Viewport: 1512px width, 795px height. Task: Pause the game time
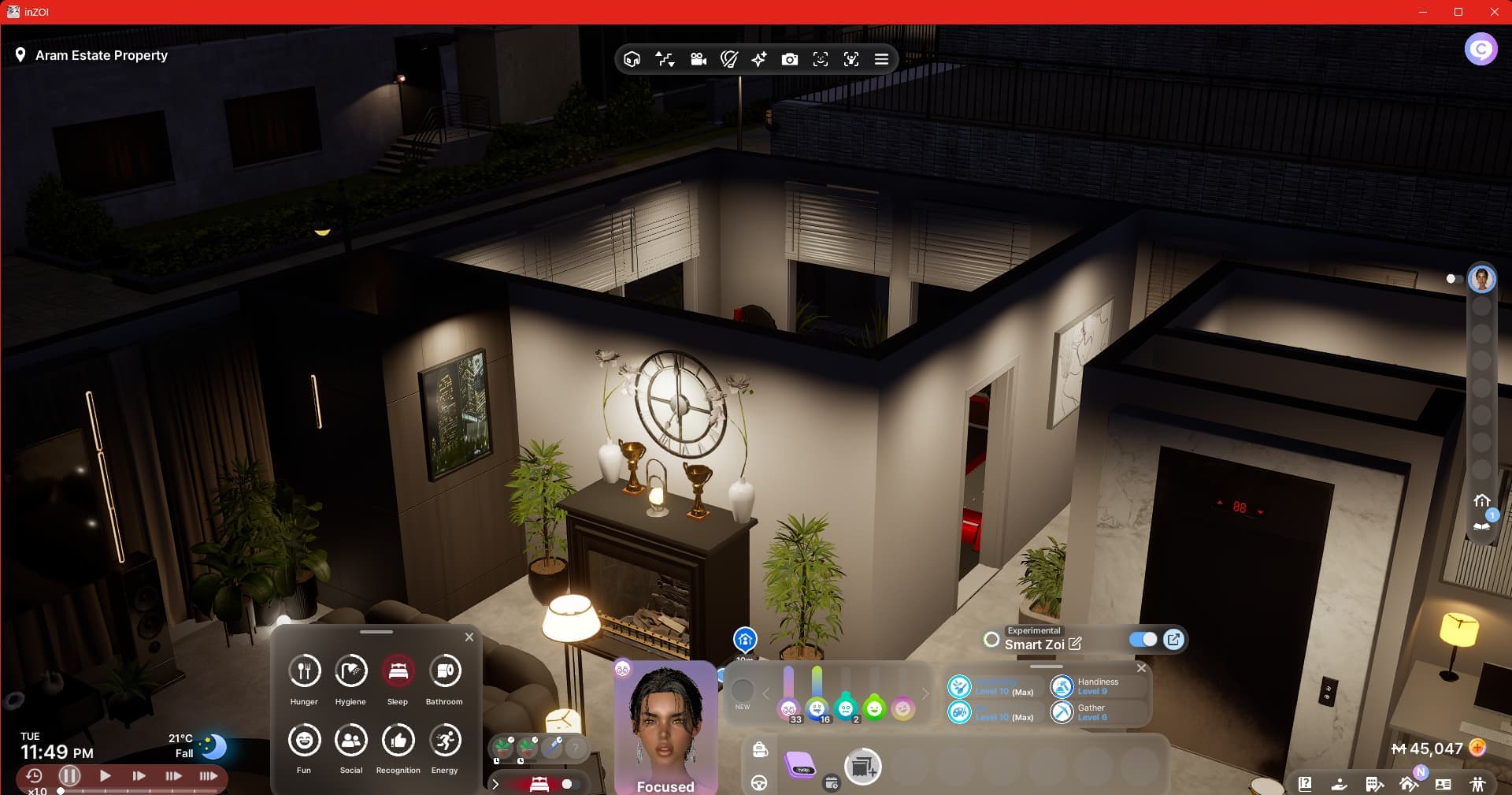(70, 776)
